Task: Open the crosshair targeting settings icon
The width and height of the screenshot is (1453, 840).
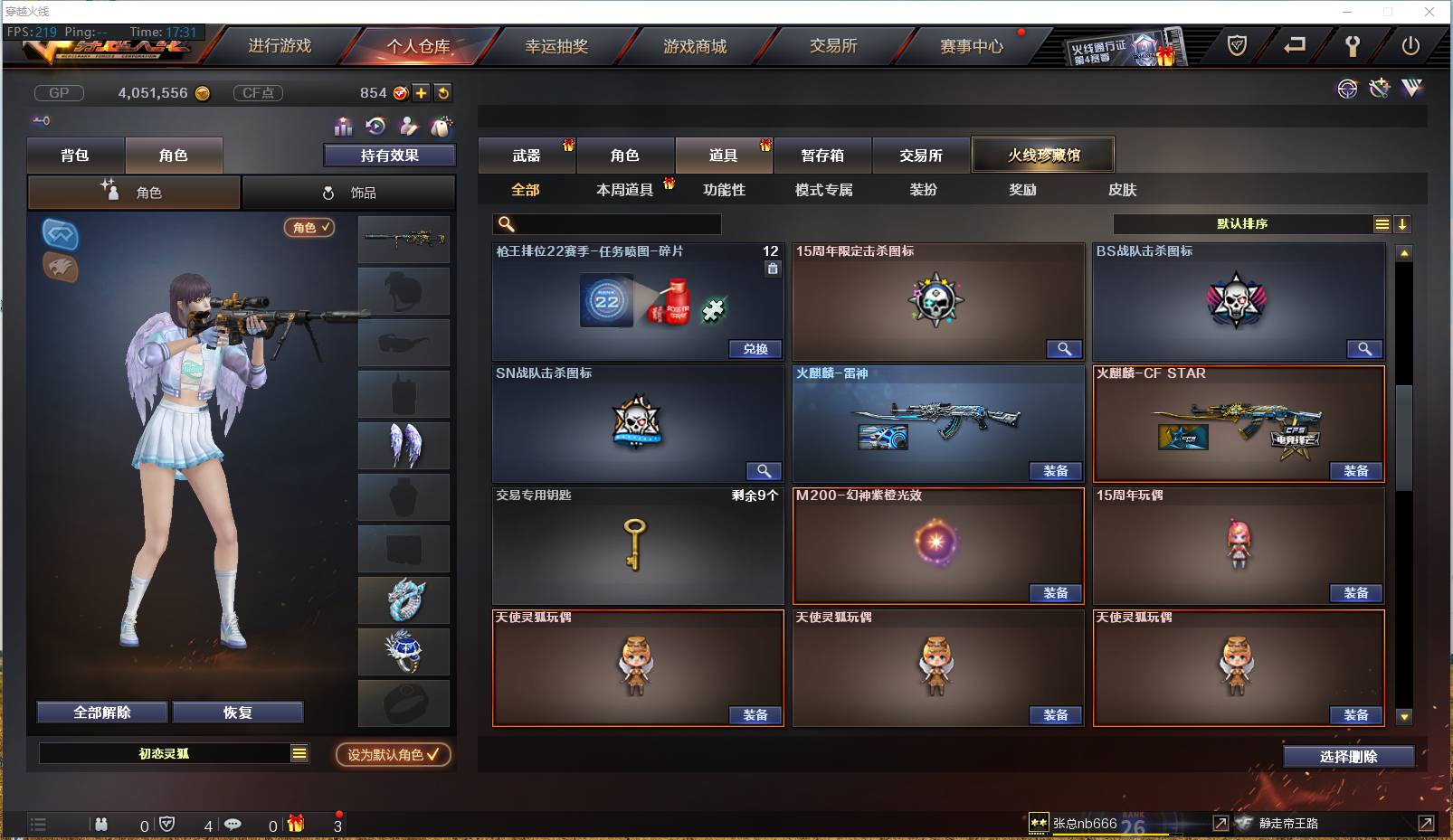Action: point(1347,88)
